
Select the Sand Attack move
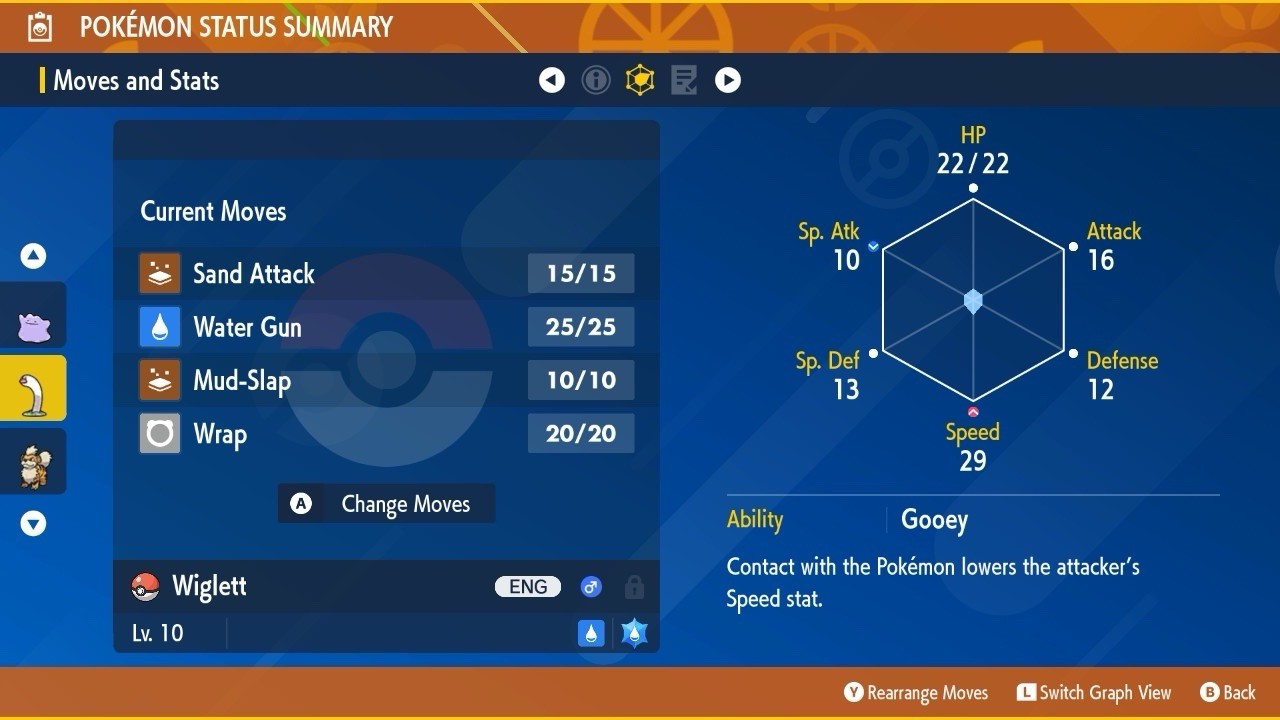386,274
